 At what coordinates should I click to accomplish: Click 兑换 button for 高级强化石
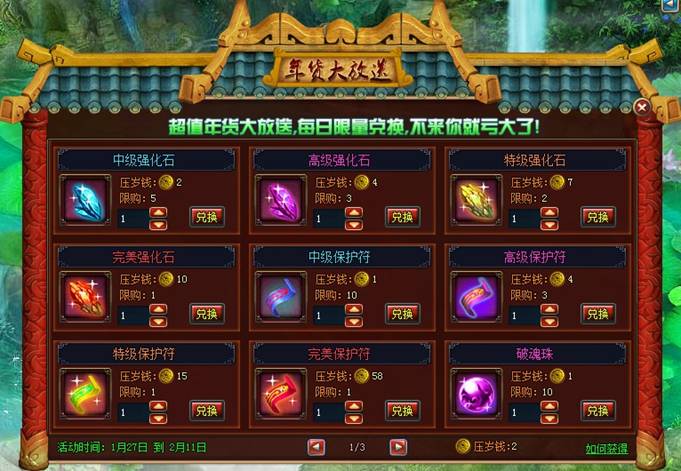tap(402, 217)
